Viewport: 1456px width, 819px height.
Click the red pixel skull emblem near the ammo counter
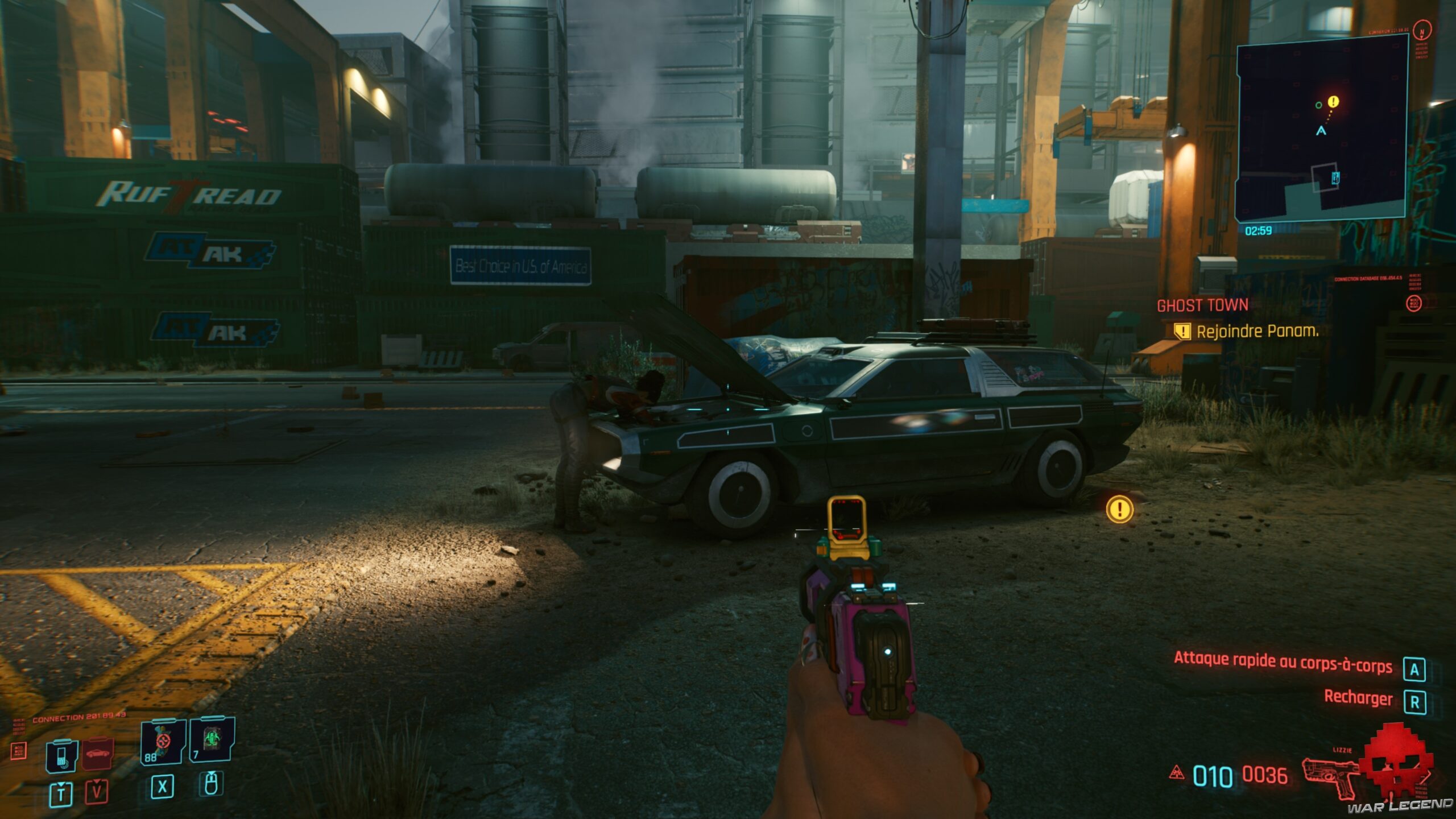[x=1396, y=762]
